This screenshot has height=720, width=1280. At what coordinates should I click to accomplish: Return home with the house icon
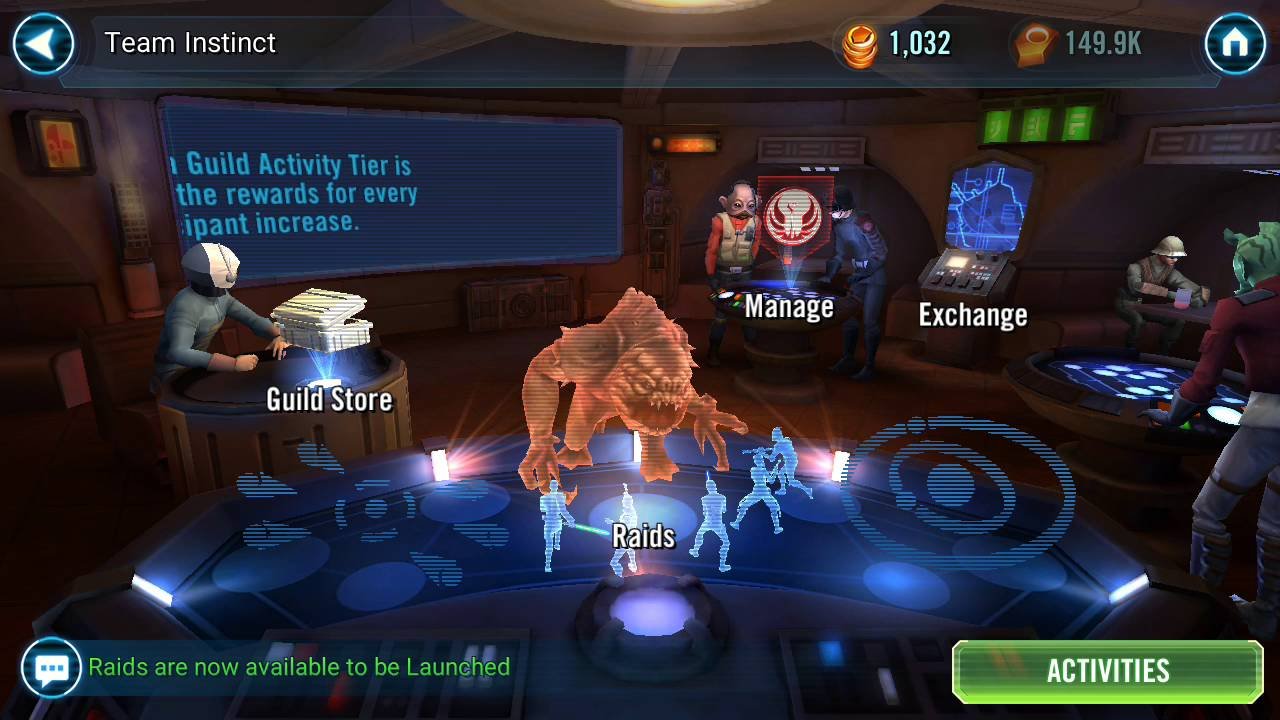[1236, 42]
